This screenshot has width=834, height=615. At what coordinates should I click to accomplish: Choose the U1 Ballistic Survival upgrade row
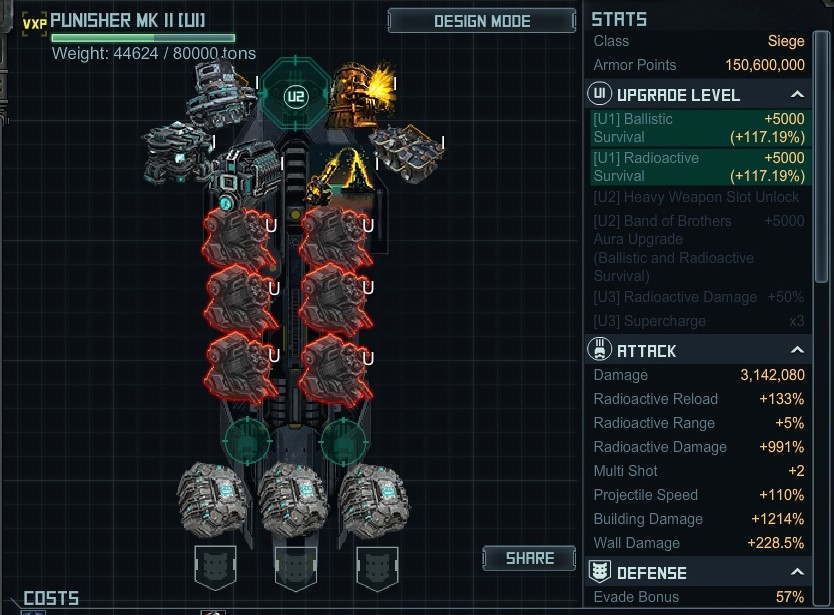pos(698,128)
